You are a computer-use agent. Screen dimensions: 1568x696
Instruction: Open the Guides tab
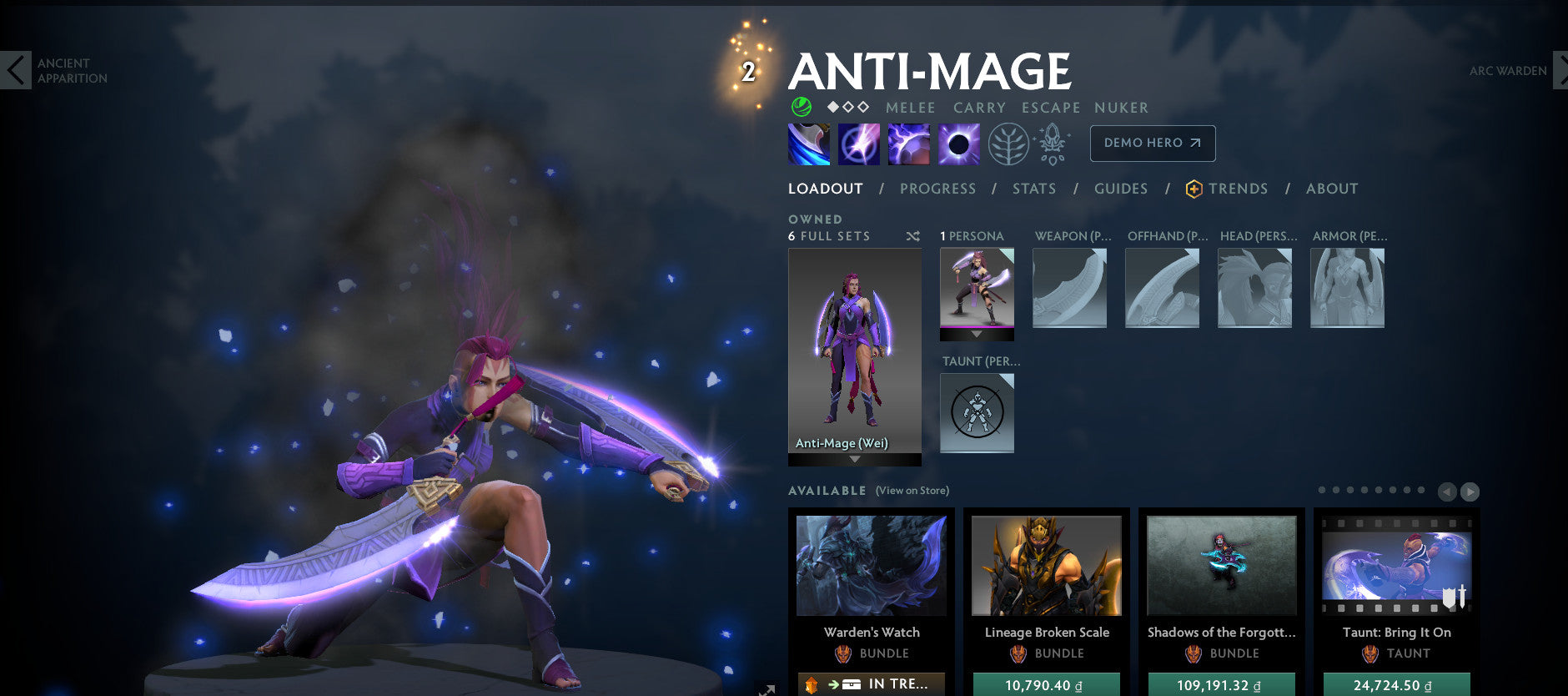pos(1121,189)
